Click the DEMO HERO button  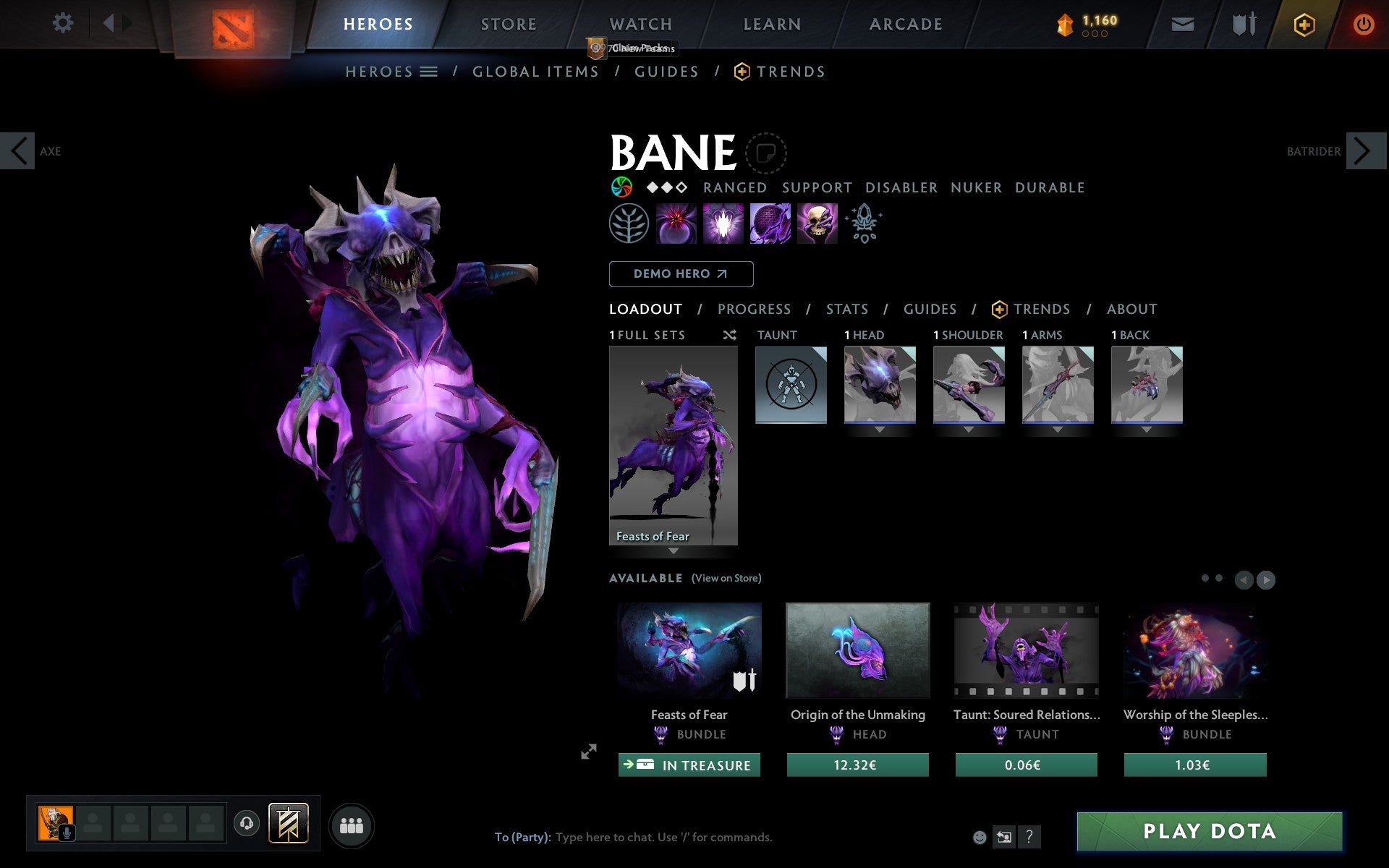point(681,274)
